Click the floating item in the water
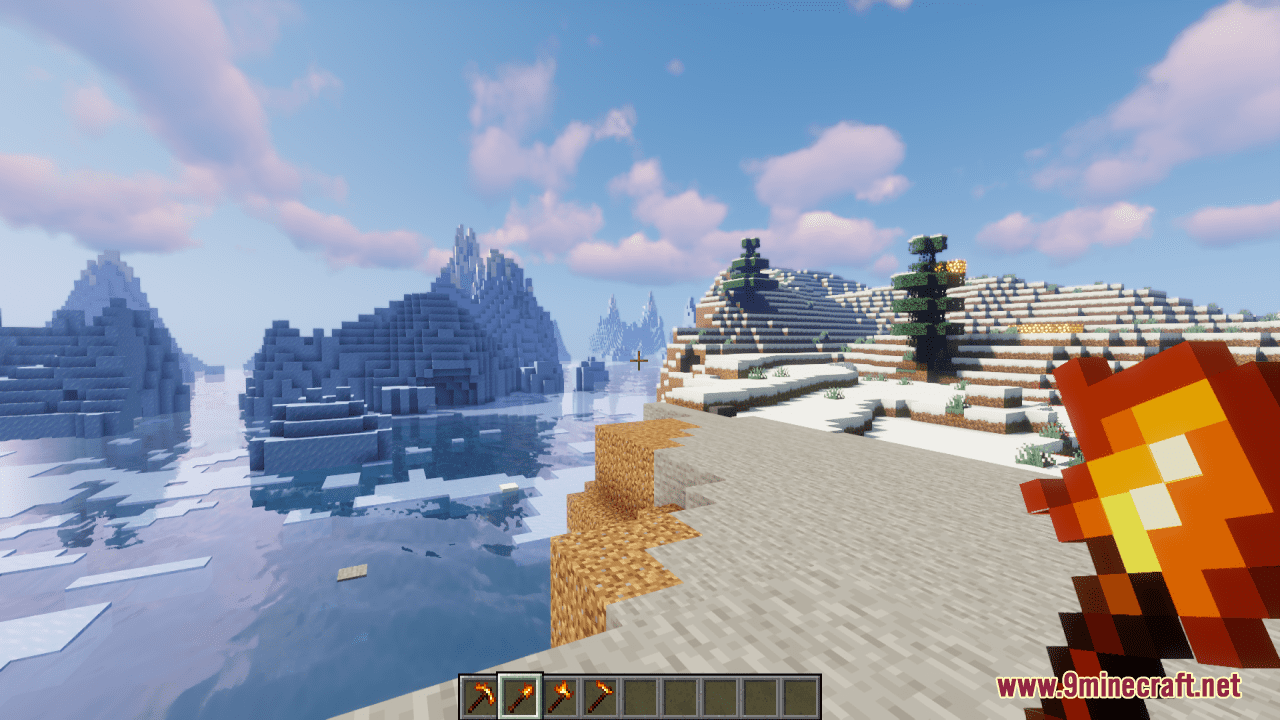1280x720 pixels. tap(353, 572)
